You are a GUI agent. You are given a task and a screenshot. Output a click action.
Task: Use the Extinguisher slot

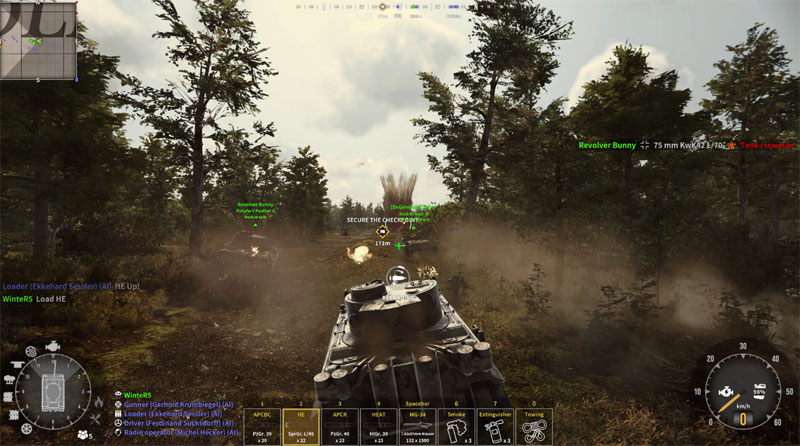tap(495, 425)
